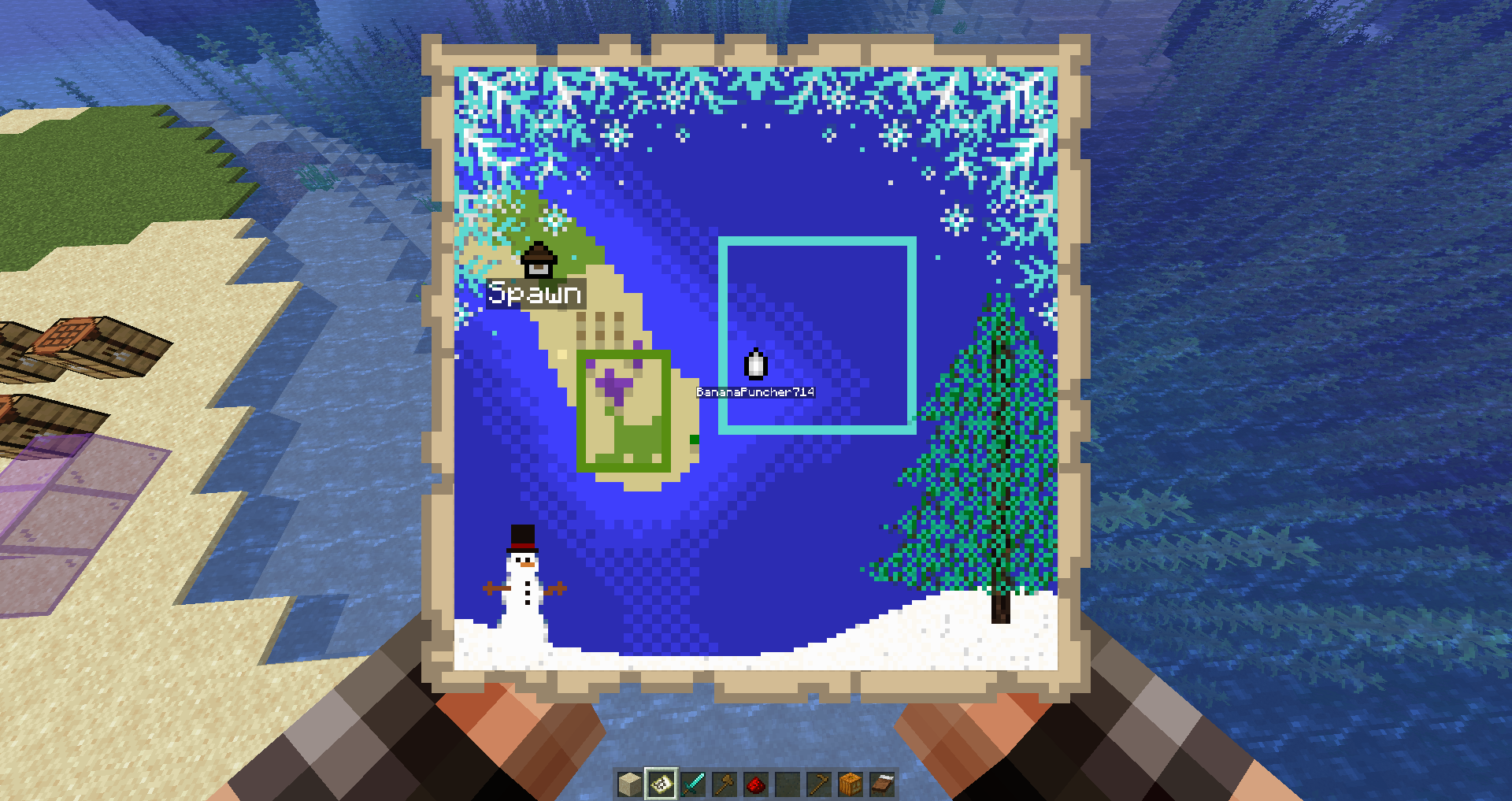Select the diamond sword in the hotbar
This screenshot has height=801, width=1512.
[693, 784]
